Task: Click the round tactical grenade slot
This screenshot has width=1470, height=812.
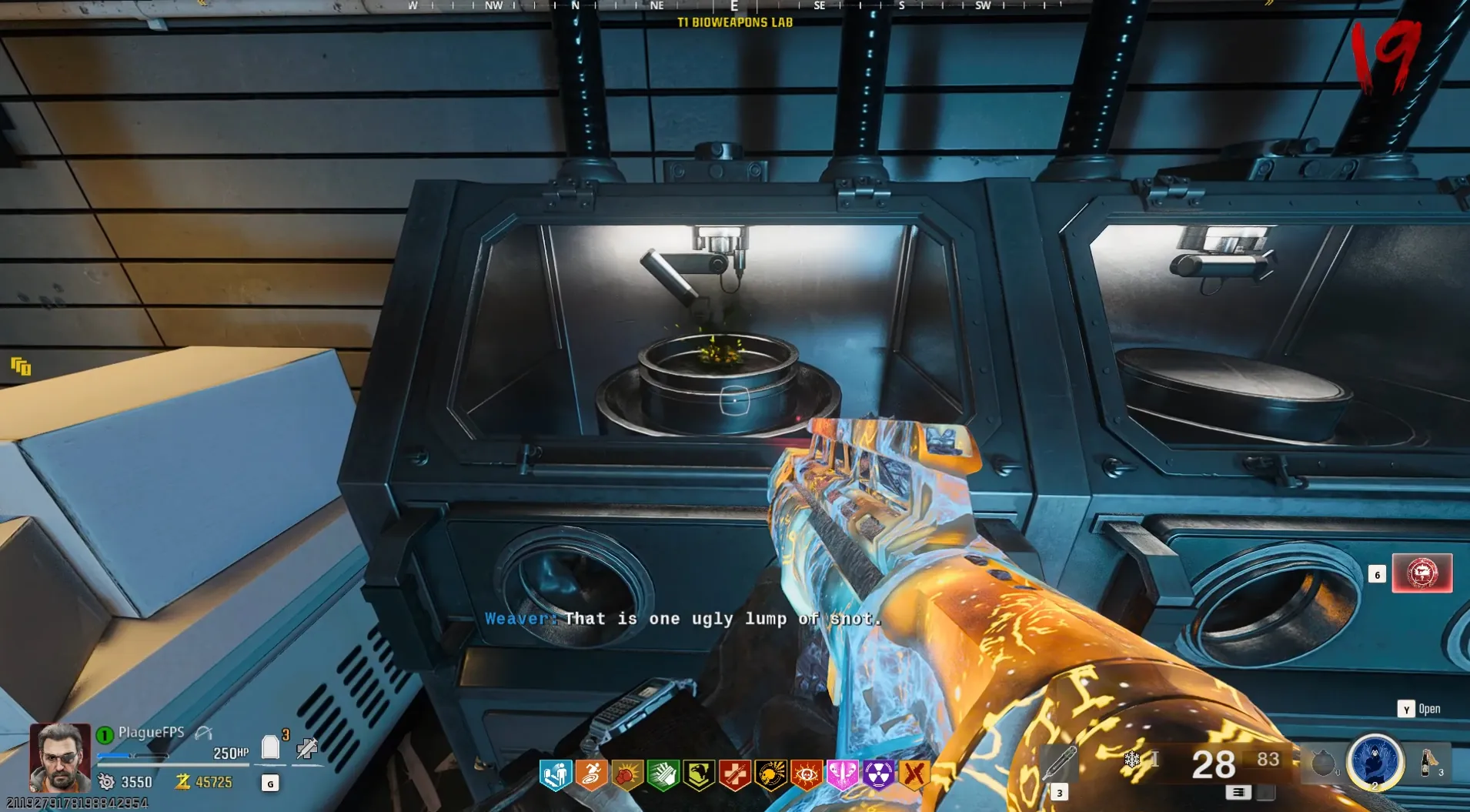Action: (1323, 764)
